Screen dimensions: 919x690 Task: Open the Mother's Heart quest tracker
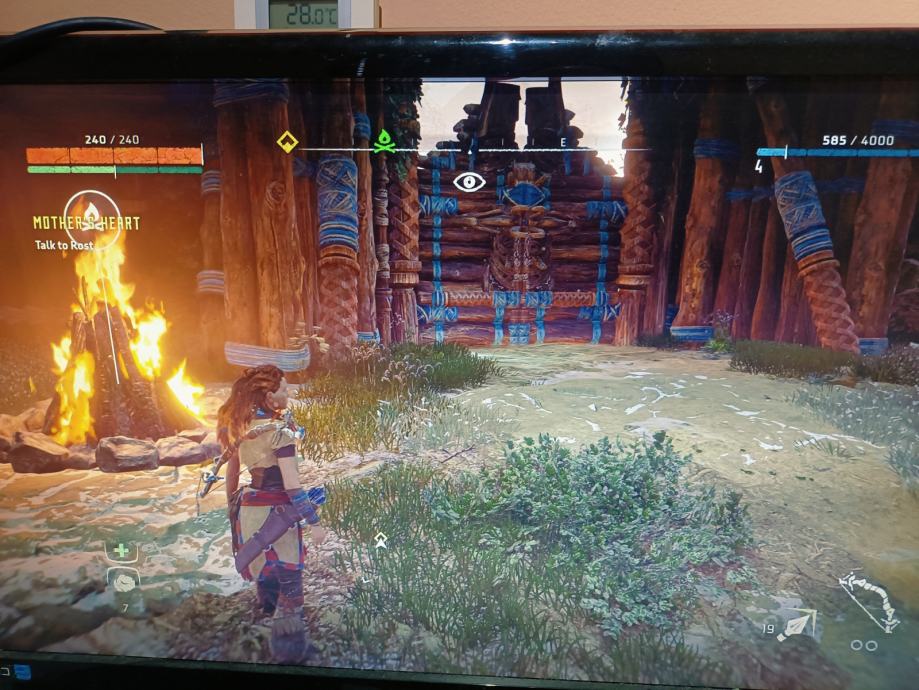click(87, 222)
